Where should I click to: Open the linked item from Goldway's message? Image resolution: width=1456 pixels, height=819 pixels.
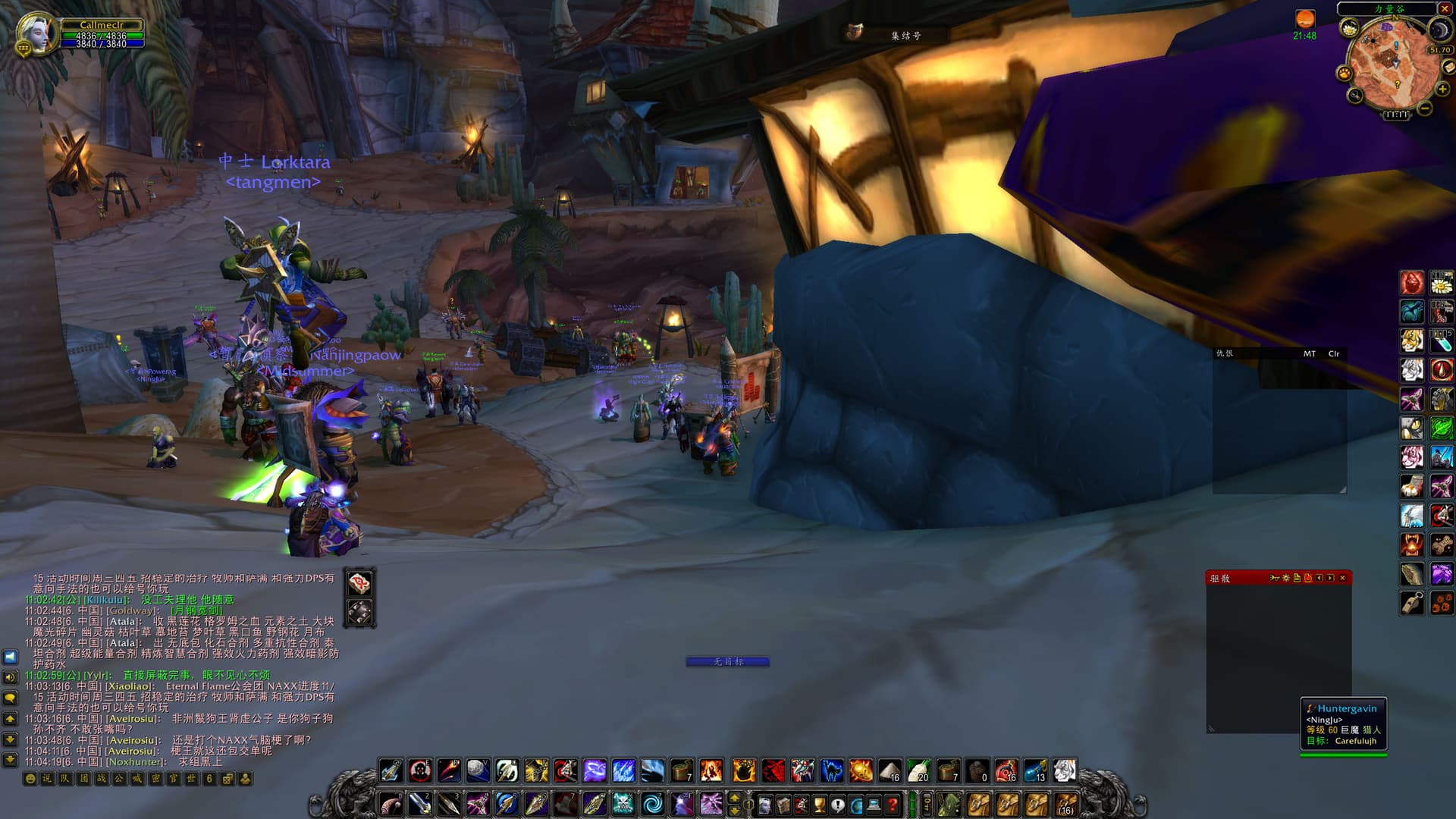point(196,610)
